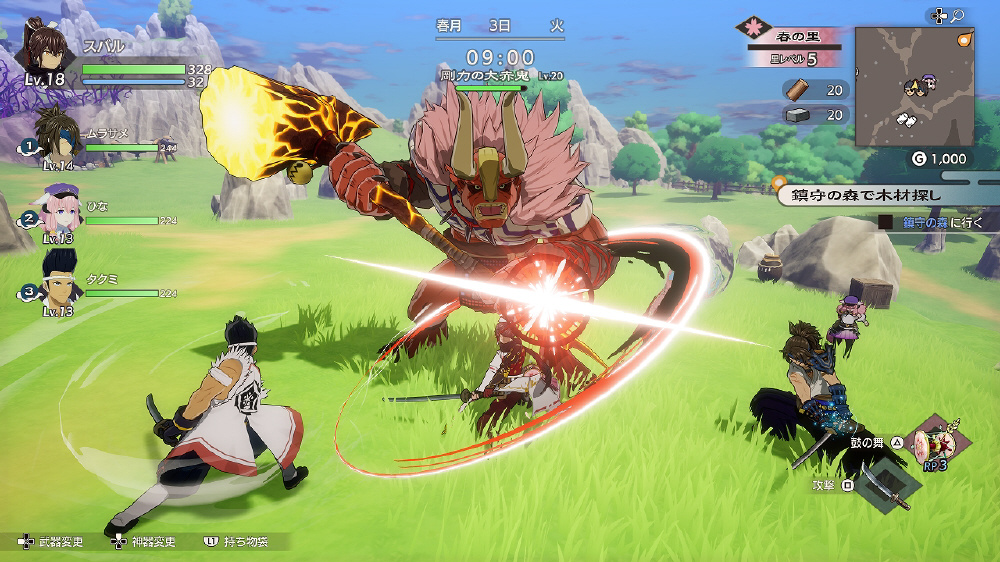
Task: Select party member ひな's portrait
Action: (60, 208)
